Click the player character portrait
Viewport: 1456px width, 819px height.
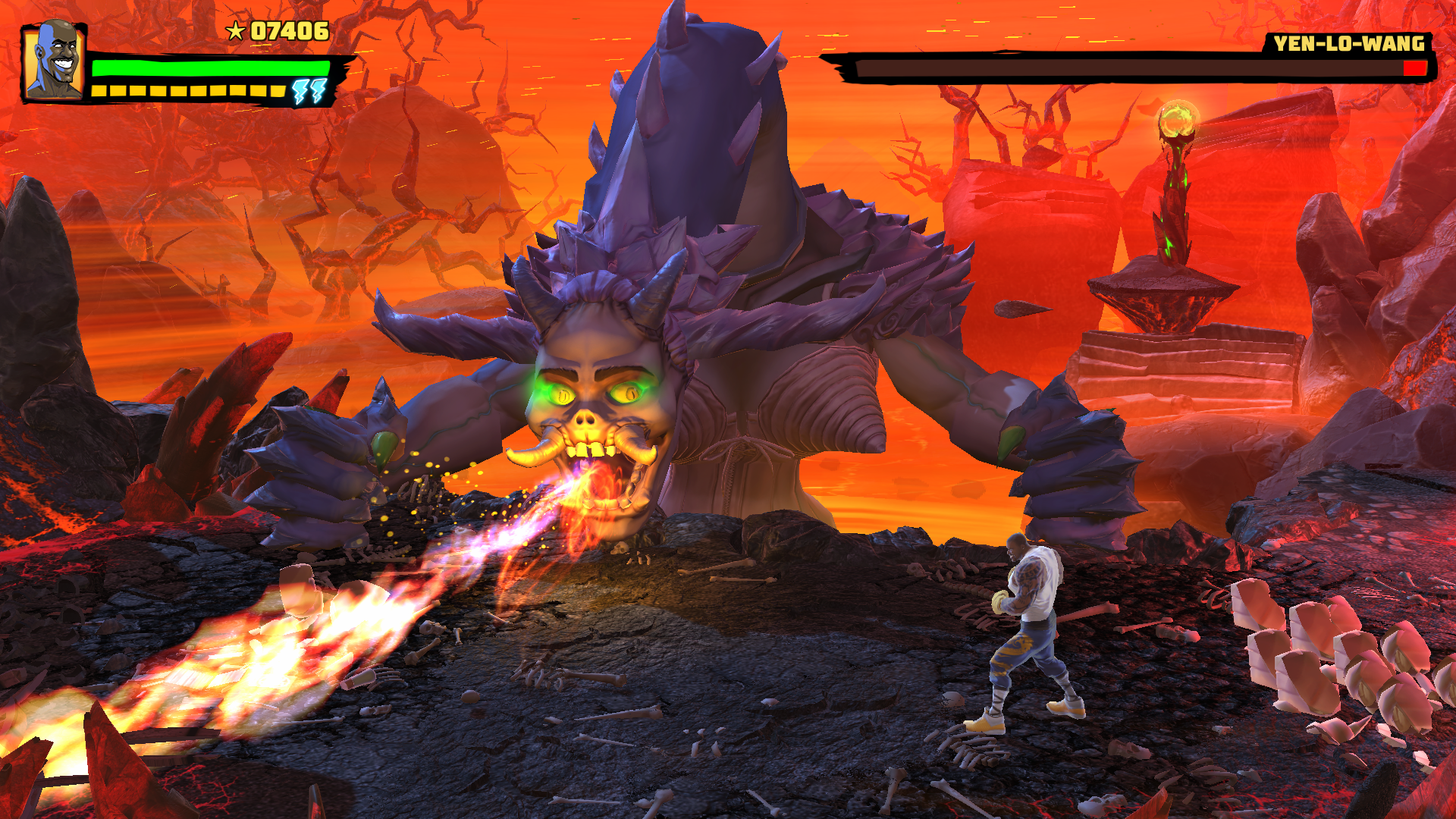pos(53,61)
